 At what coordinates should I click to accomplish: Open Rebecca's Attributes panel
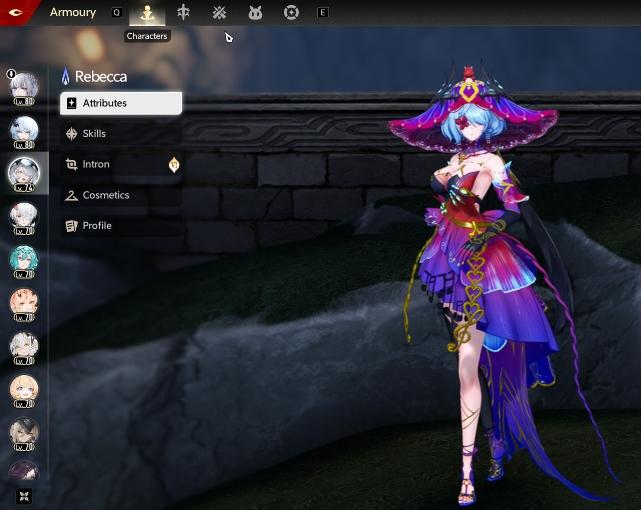(x=121, y=103)
